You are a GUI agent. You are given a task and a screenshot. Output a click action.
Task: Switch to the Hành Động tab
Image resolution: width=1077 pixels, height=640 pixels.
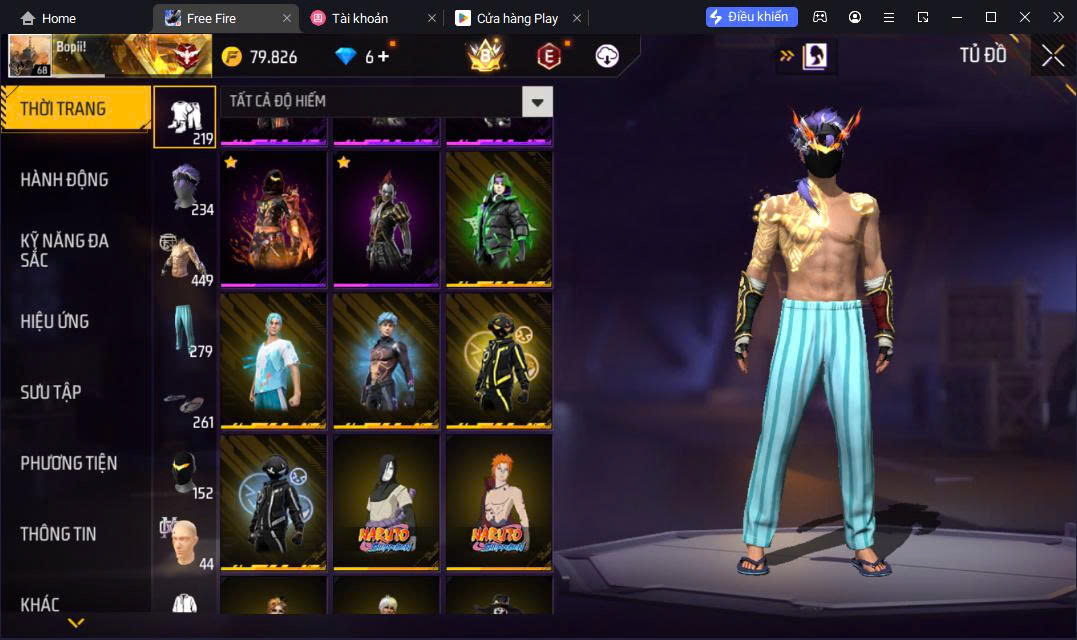[65, 180]
